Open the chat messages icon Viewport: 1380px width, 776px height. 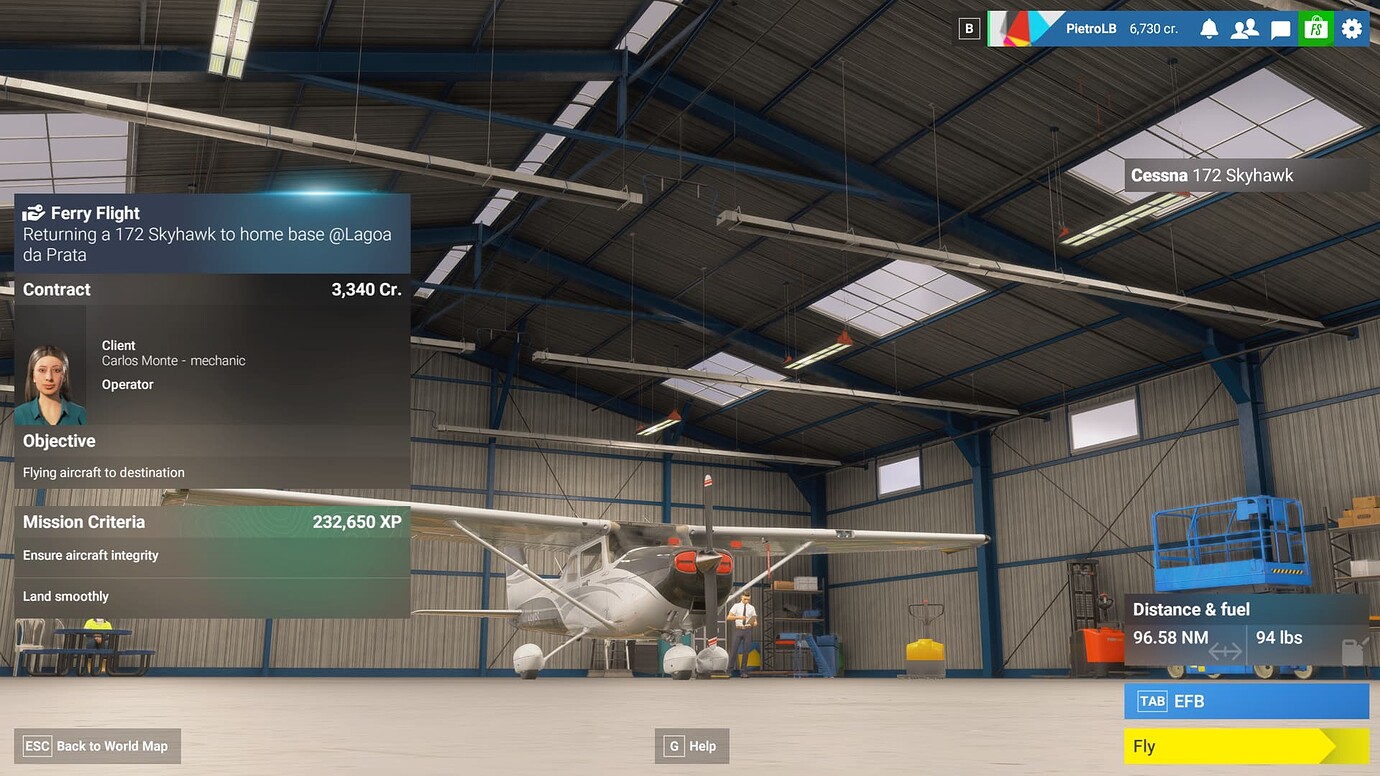[1280, 28]
